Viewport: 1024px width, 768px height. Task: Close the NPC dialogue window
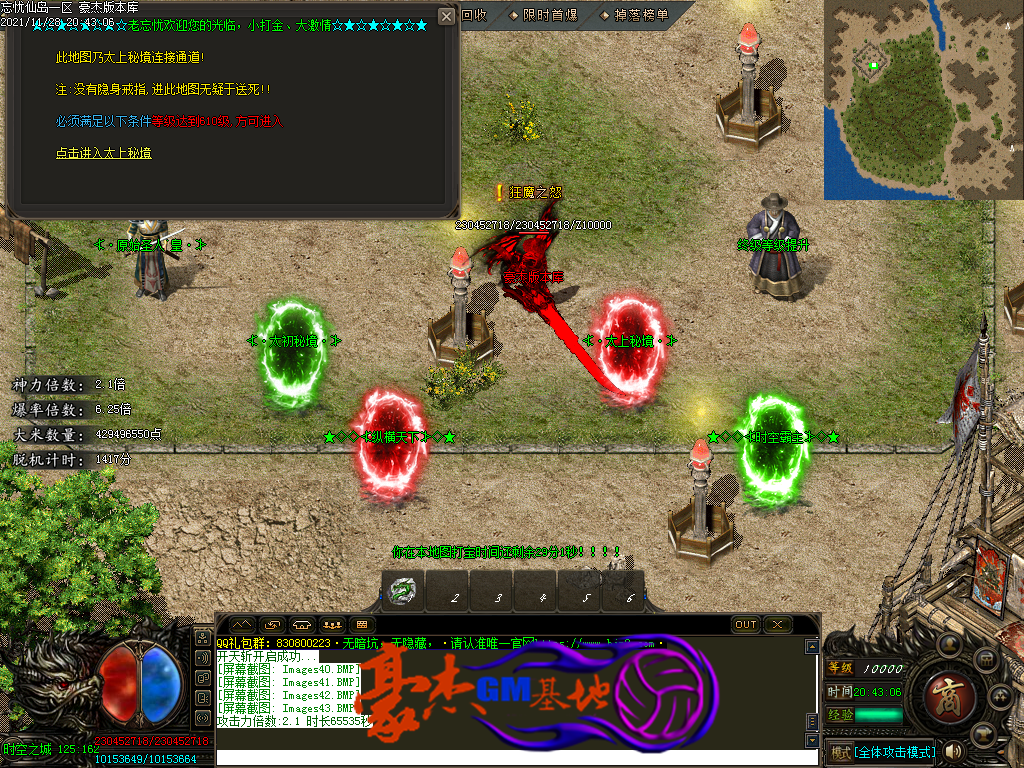click(446, 17)
